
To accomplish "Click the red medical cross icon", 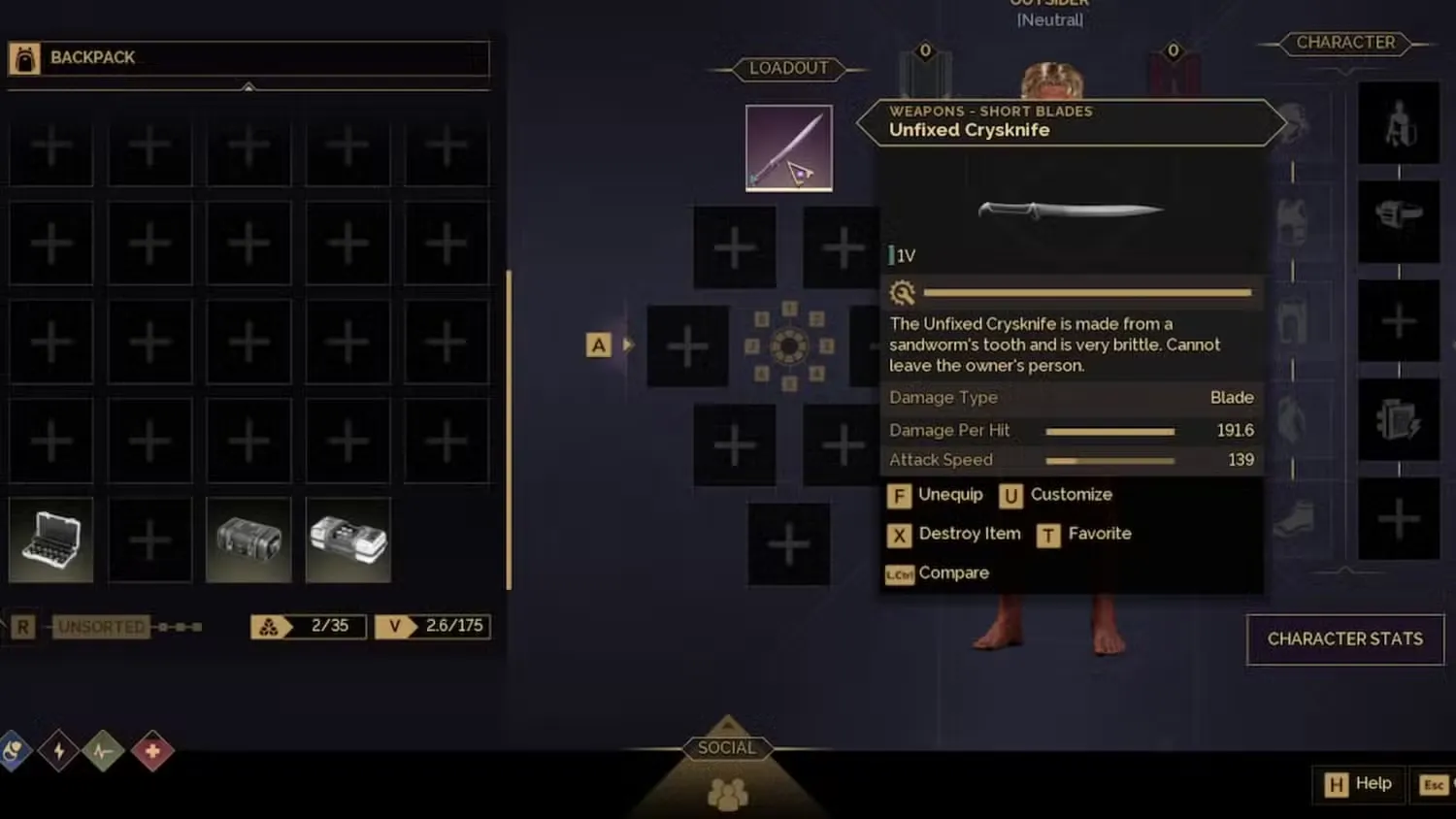I will pos(151,751).
